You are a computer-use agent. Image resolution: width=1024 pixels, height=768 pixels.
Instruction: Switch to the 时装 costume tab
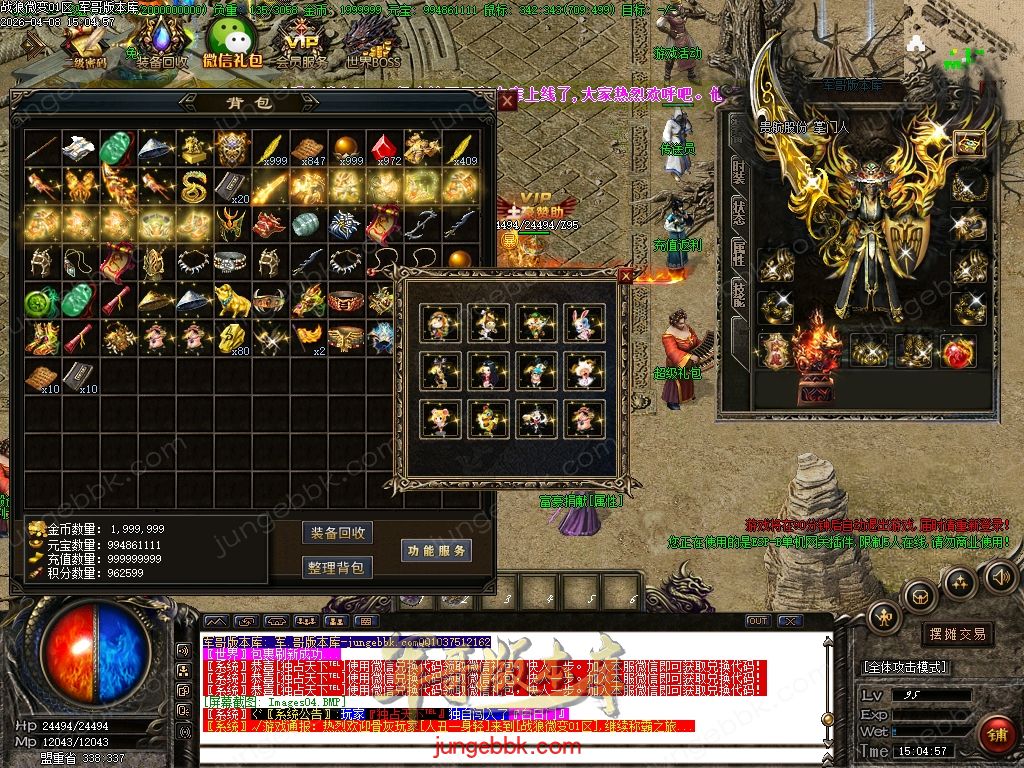point(739,171)
